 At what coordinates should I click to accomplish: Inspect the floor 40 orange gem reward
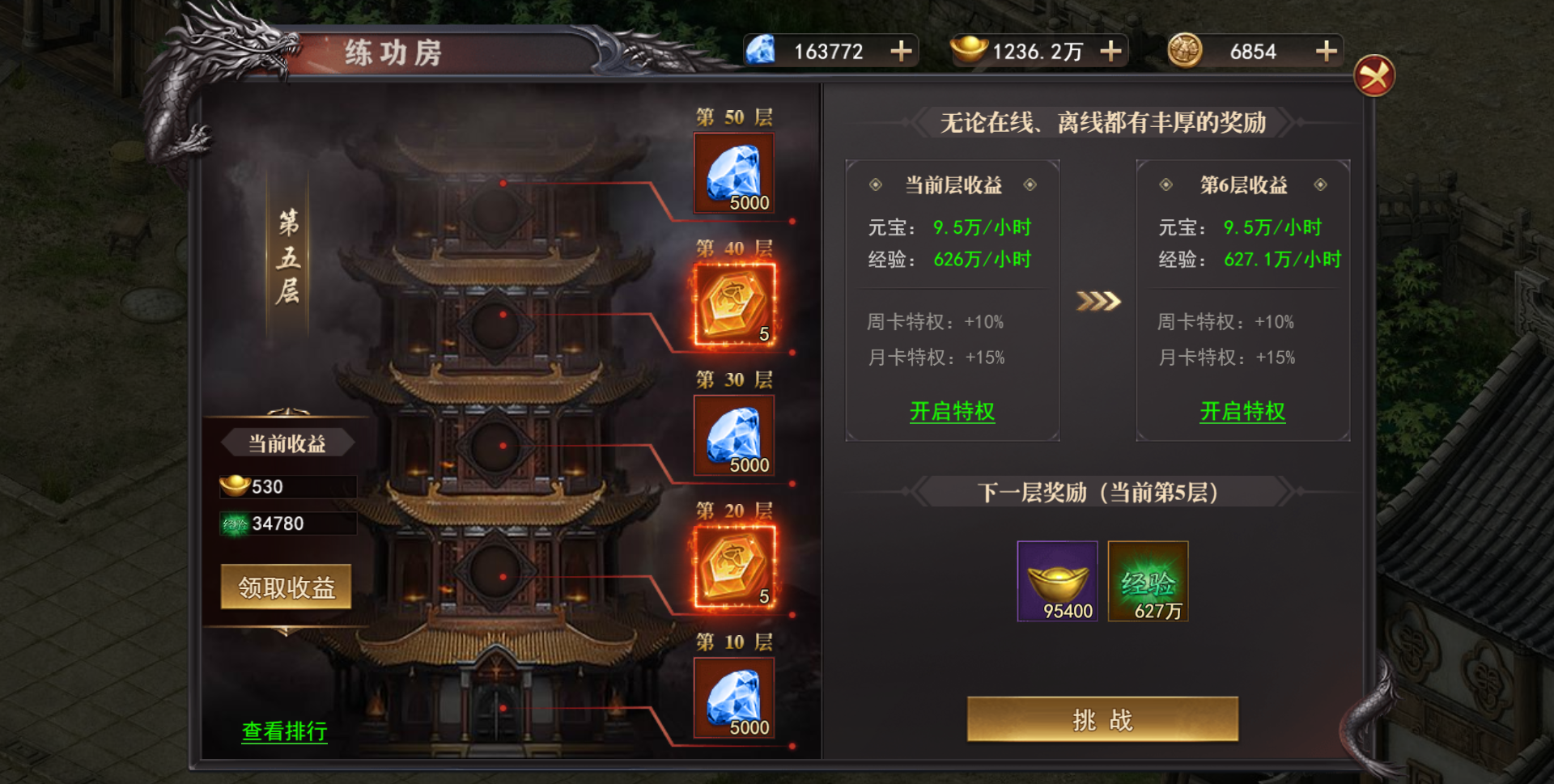coord(734,305)
